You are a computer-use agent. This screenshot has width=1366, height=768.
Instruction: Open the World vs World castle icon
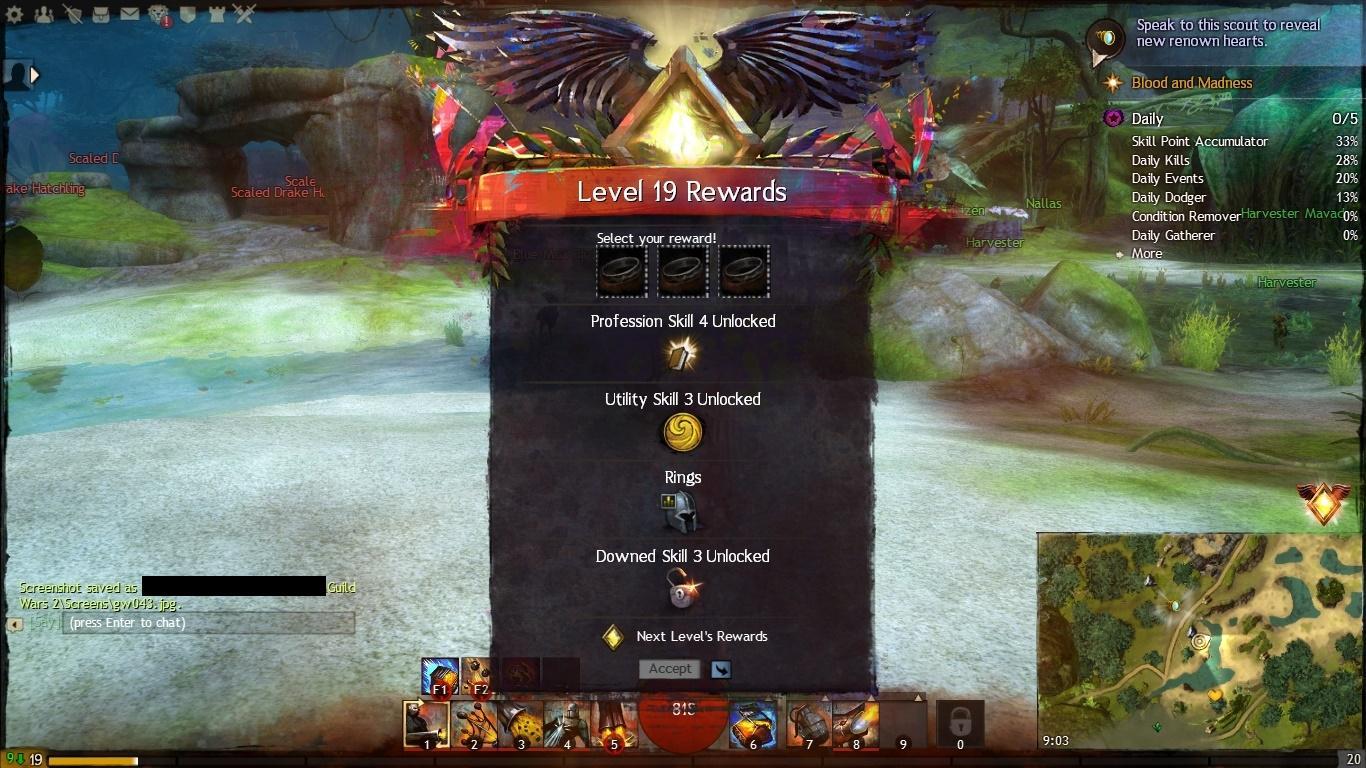[x=215, y=14]
